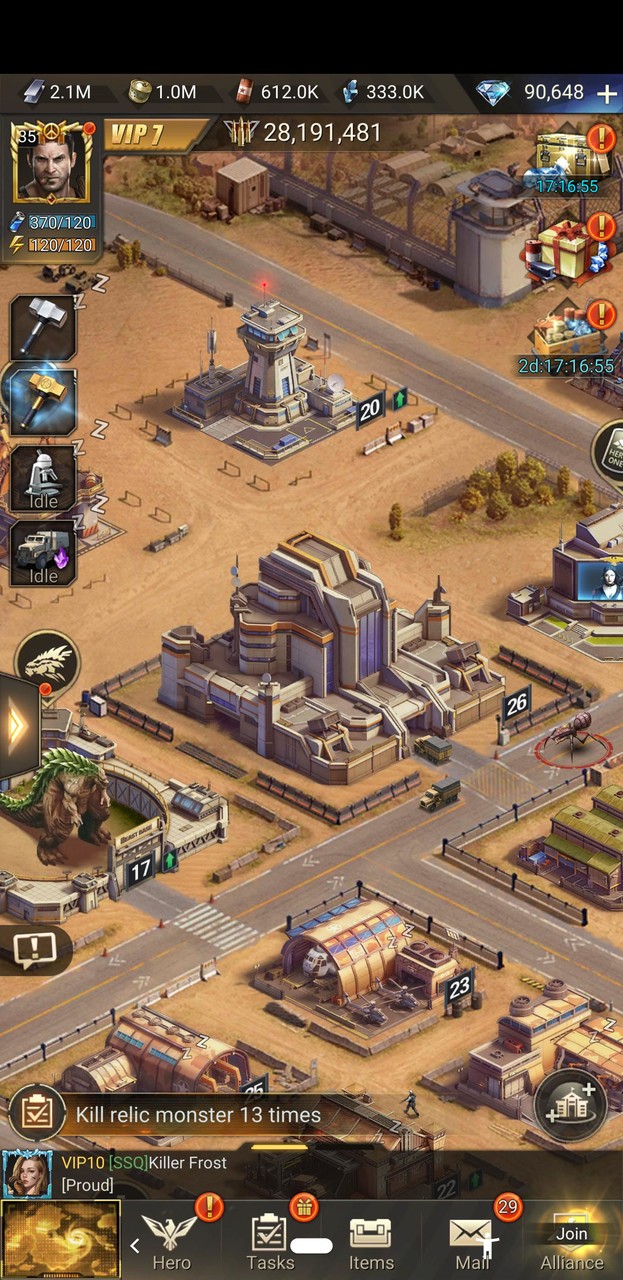The image size is (623, 1280).
Task: Add more diamonds with the plus button
Action: pyautogui.click(x=606, y=93)
